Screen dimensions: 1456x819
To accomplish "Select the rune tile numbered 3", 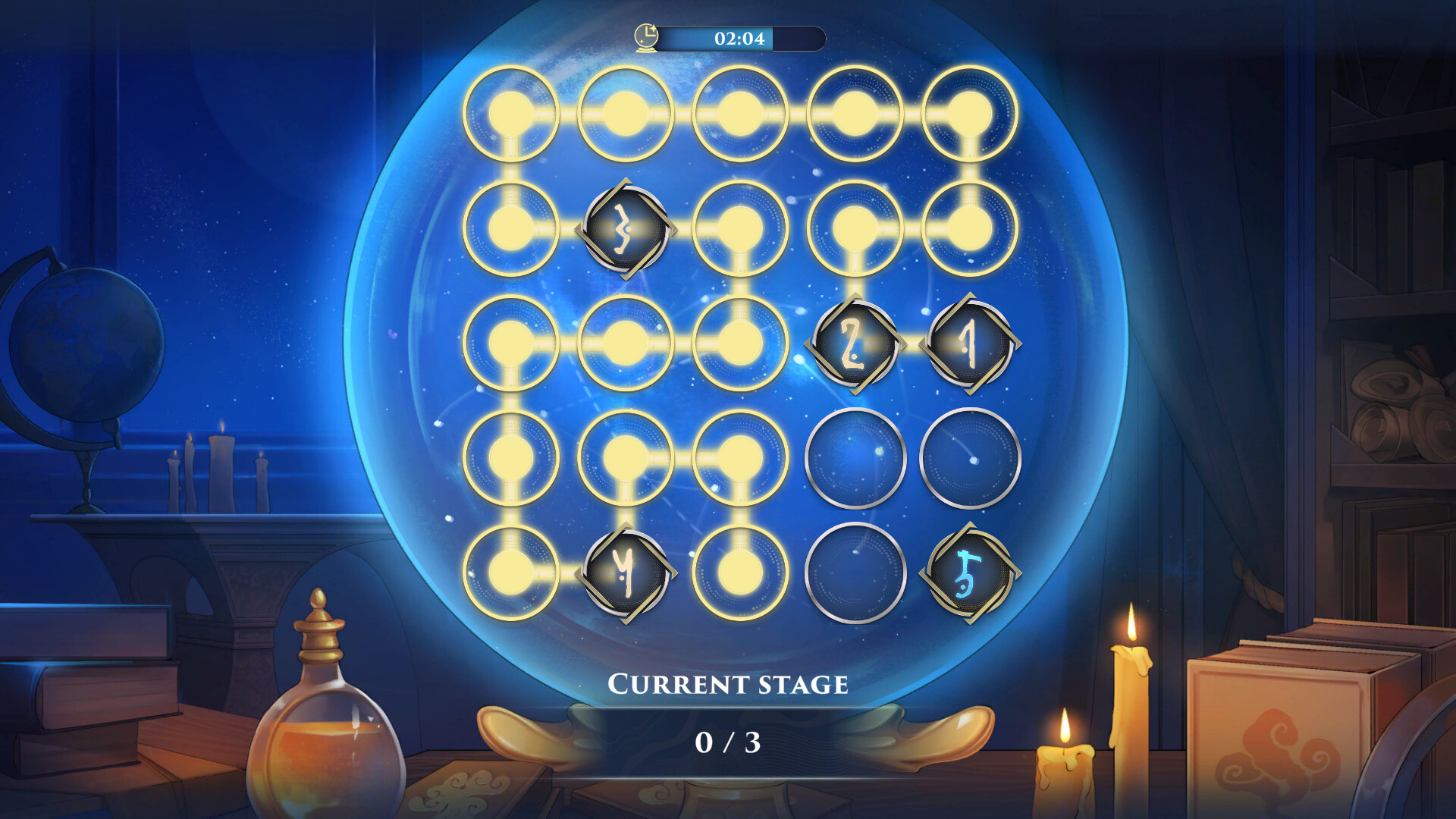I will click(x=624, y=231).
